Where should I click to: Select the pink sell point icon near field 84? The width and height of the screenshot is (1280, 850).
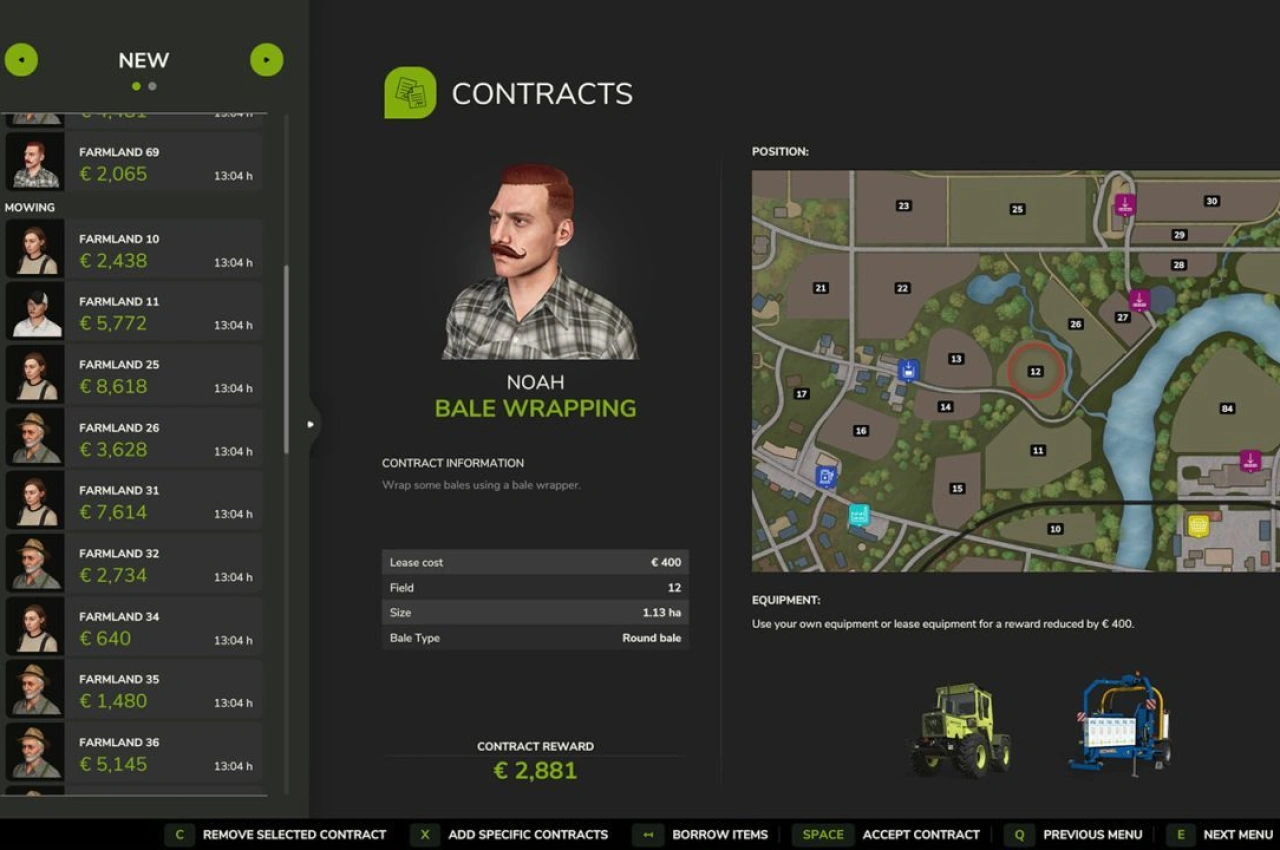click(x=1250, y=460)
